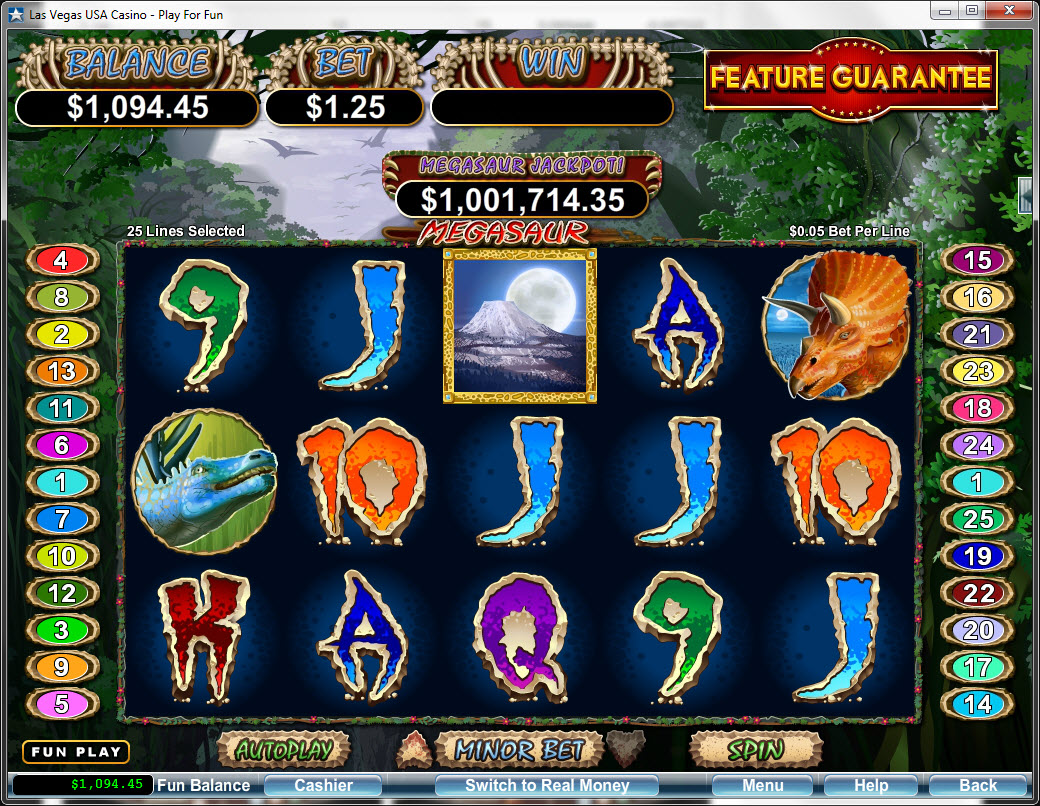Select payline number 5
This screenshot has height=806, width=1040.
point(61,703)
